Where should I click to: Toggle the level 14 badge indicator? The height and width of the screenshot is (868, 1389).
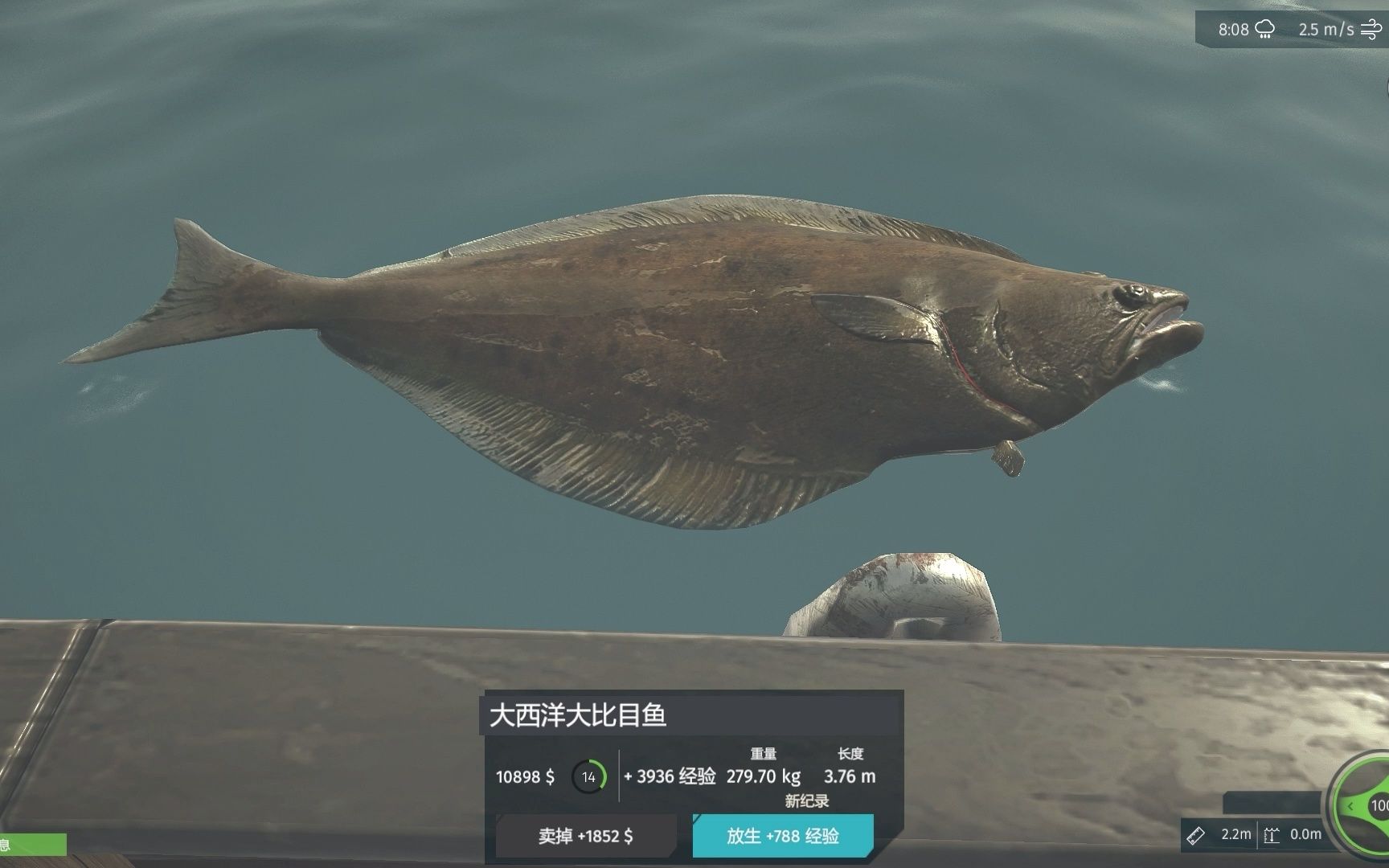[x=589, y=776]
